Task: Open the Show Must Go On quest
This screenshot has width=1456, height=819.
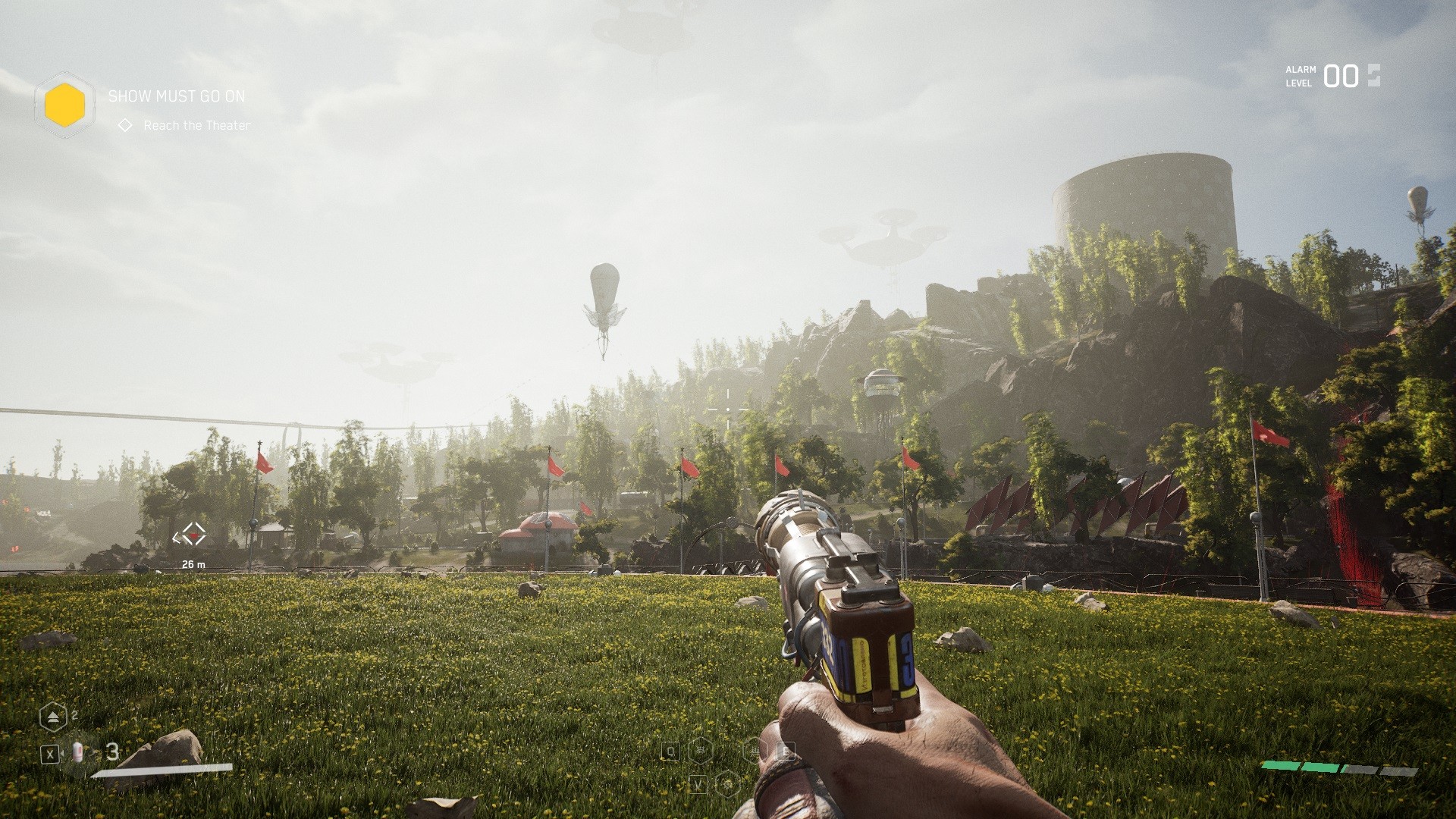Action: pos(176,96)
